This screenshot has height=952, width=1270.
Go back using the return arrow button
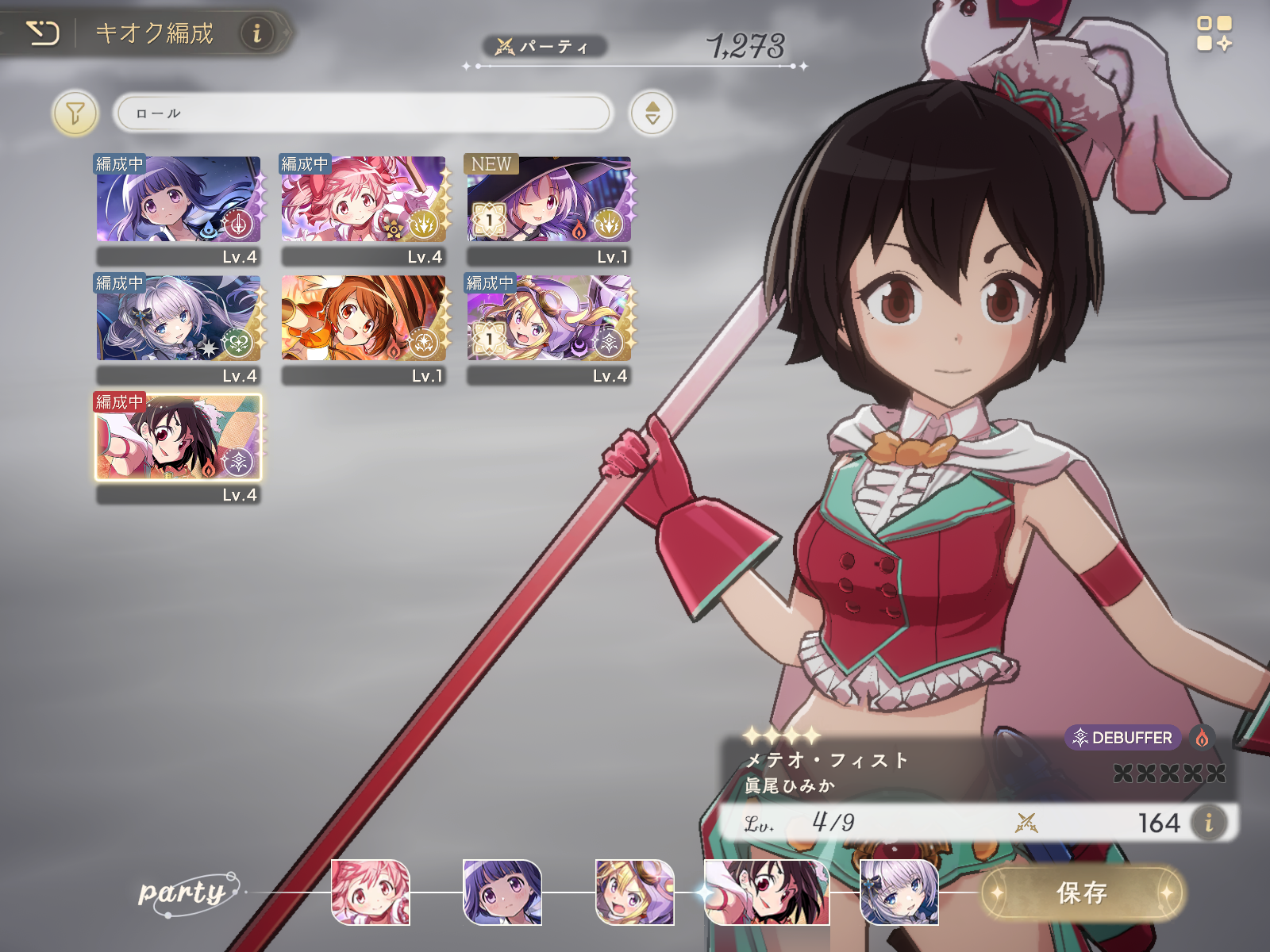click(x=43, y=33)
